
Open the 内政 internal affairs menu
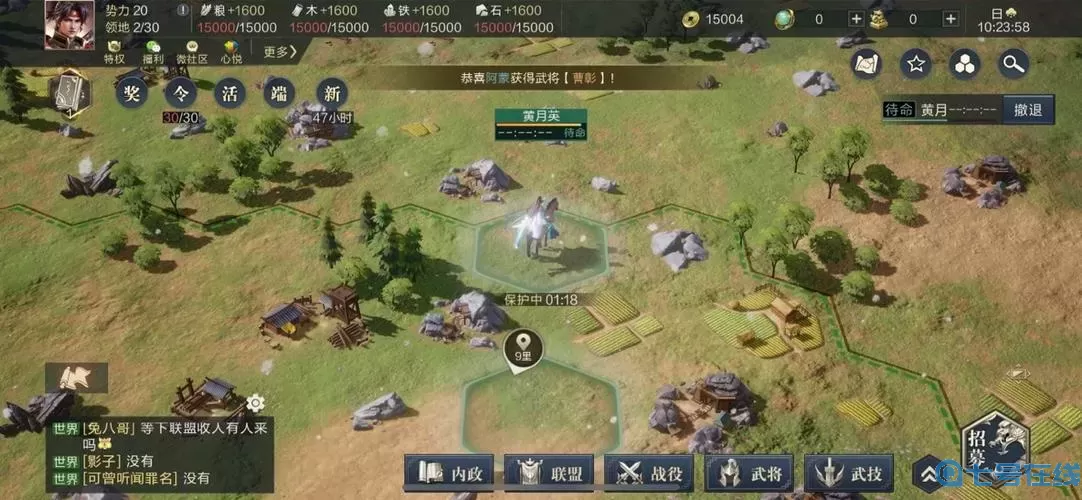[451, 473]
